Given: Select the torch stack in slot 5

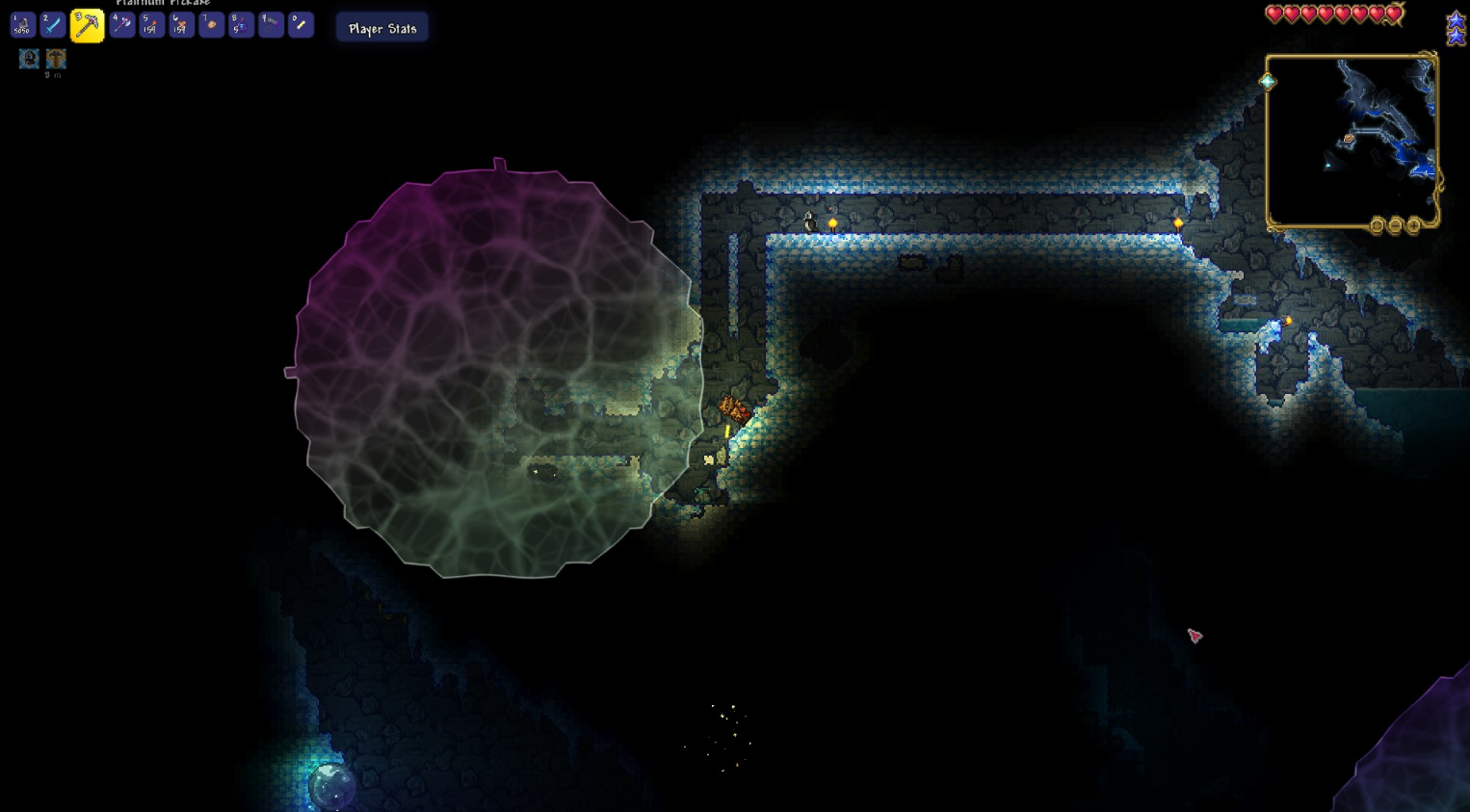Looking at the screenshot, I should point(151,25).
